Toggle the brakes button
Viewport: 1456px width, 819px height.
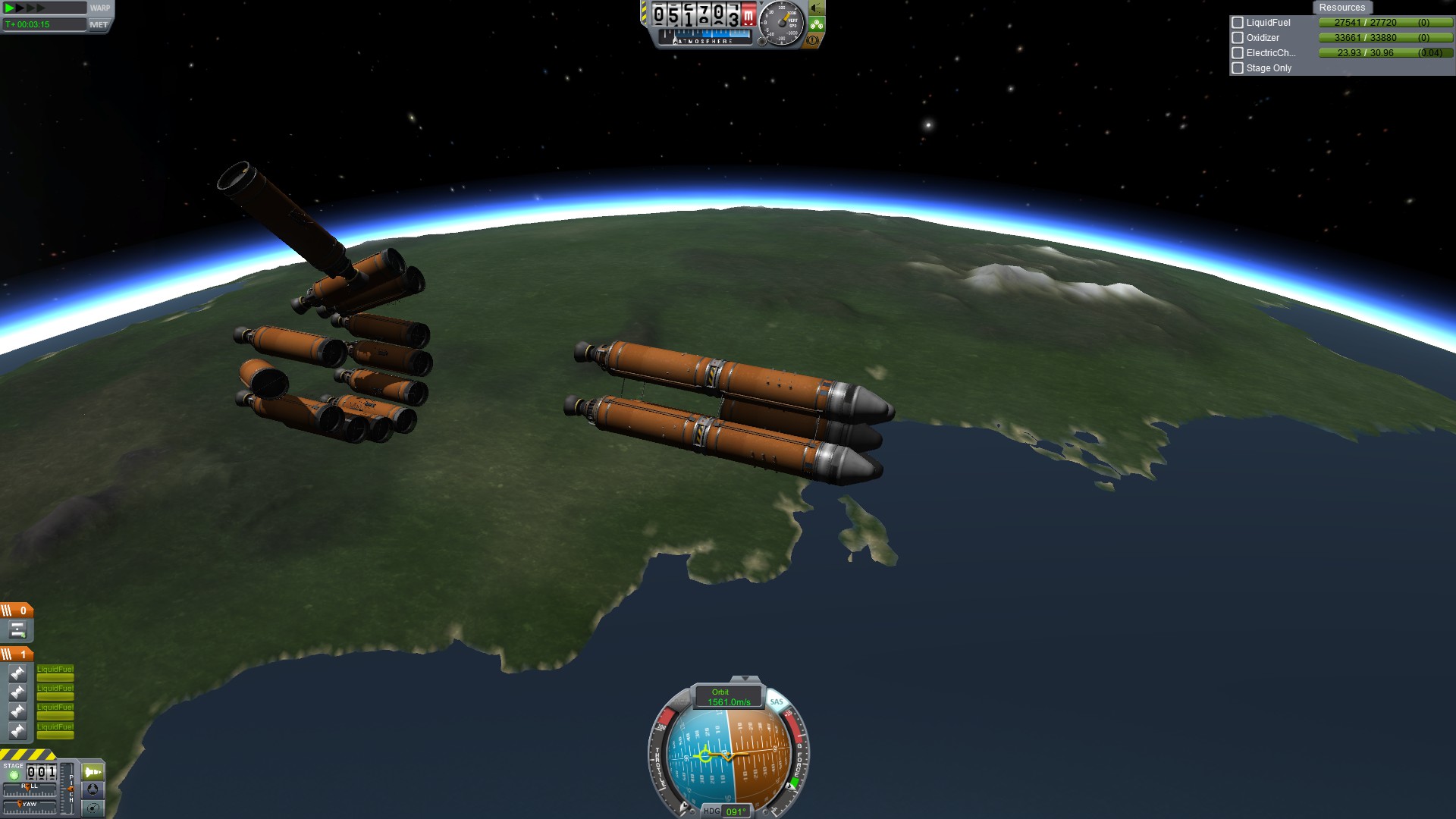(813, 40)
